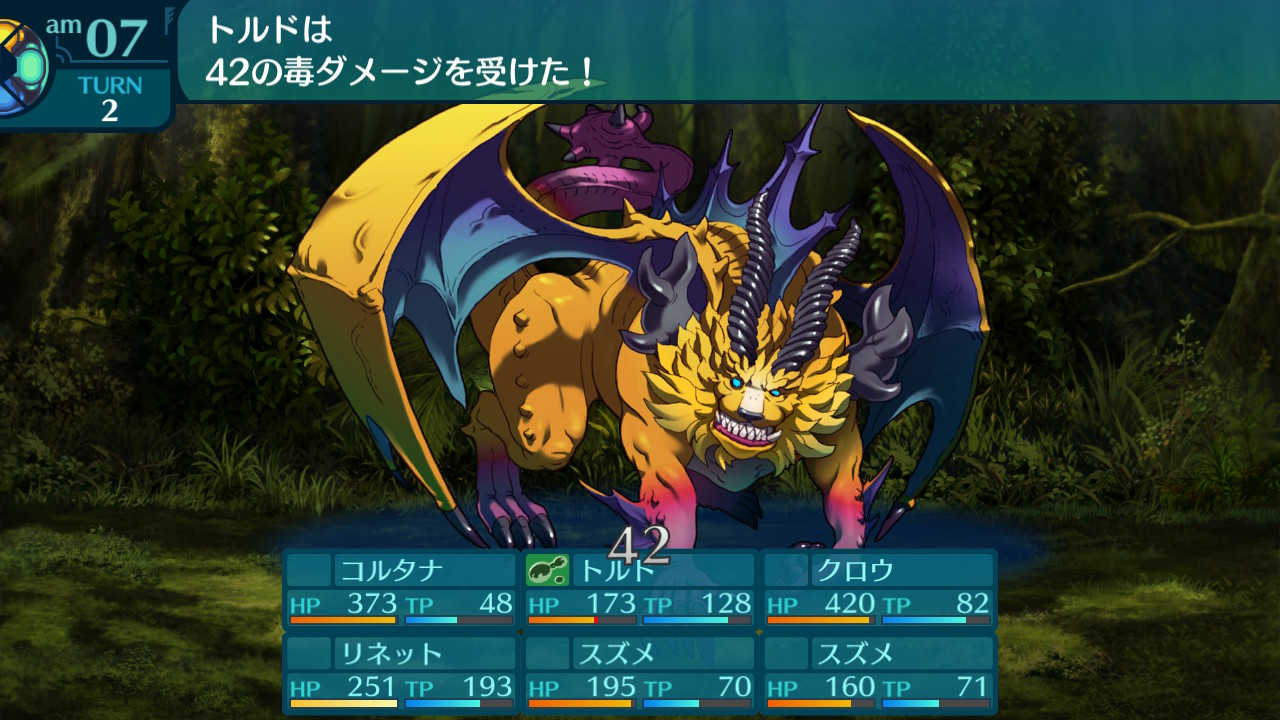Viewport: 1280px width, 720px height.
Task: Select クロウ's party panel
Action: (x=878, y=589)
